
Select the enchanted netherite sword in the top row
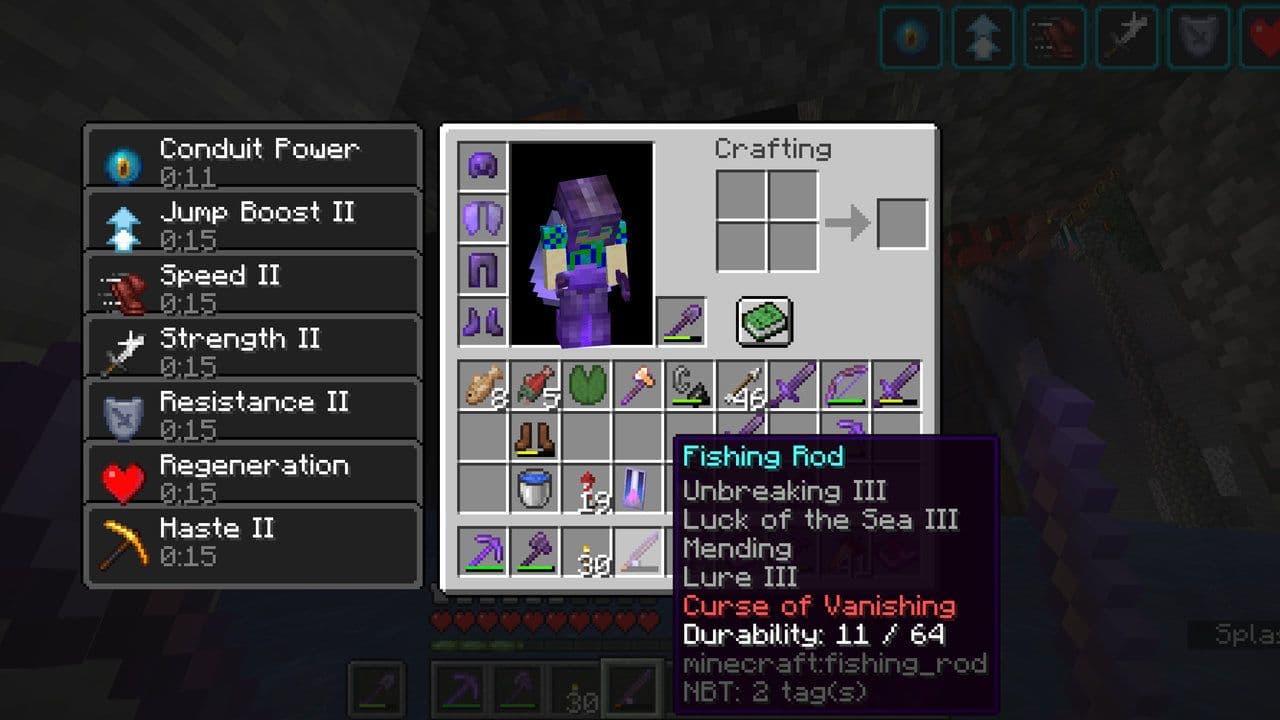(x=795, y=385)
